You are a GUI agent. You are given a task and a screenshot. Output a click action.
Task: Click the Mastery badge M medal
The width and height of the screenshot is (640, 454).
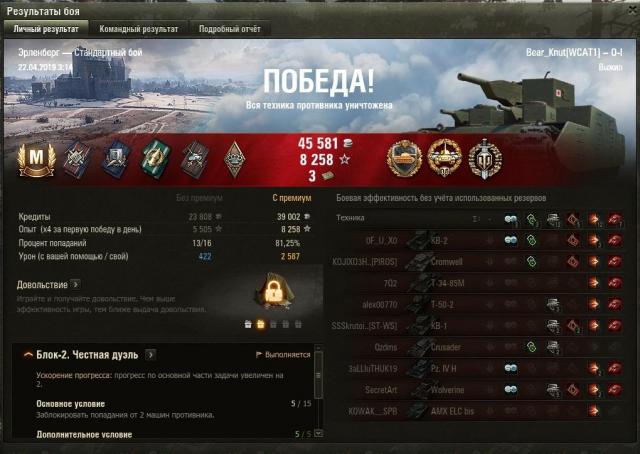tap(36, 159)
